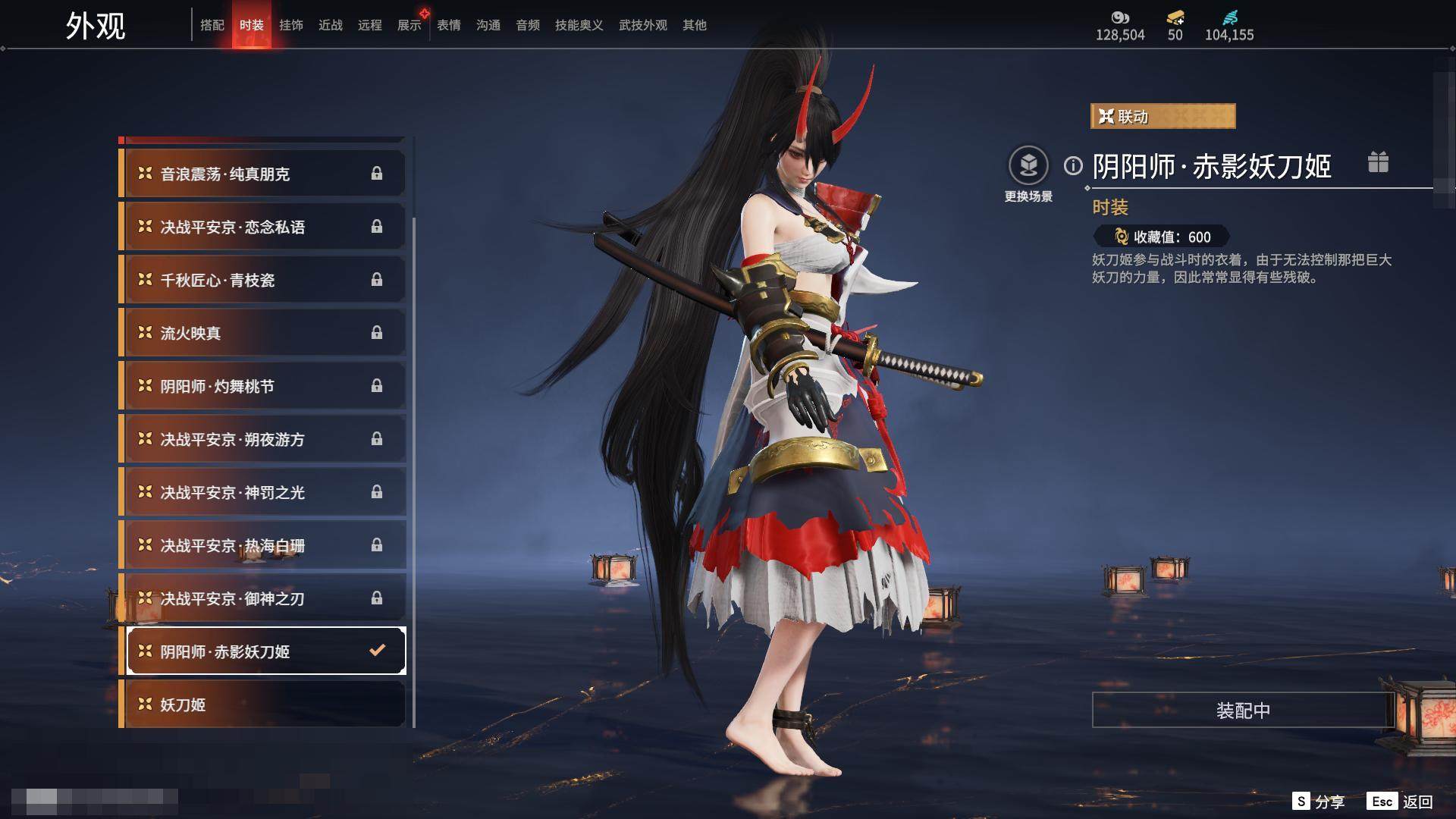Choose the 决战平安京·神罚之光 outfit

click(262, 492)
